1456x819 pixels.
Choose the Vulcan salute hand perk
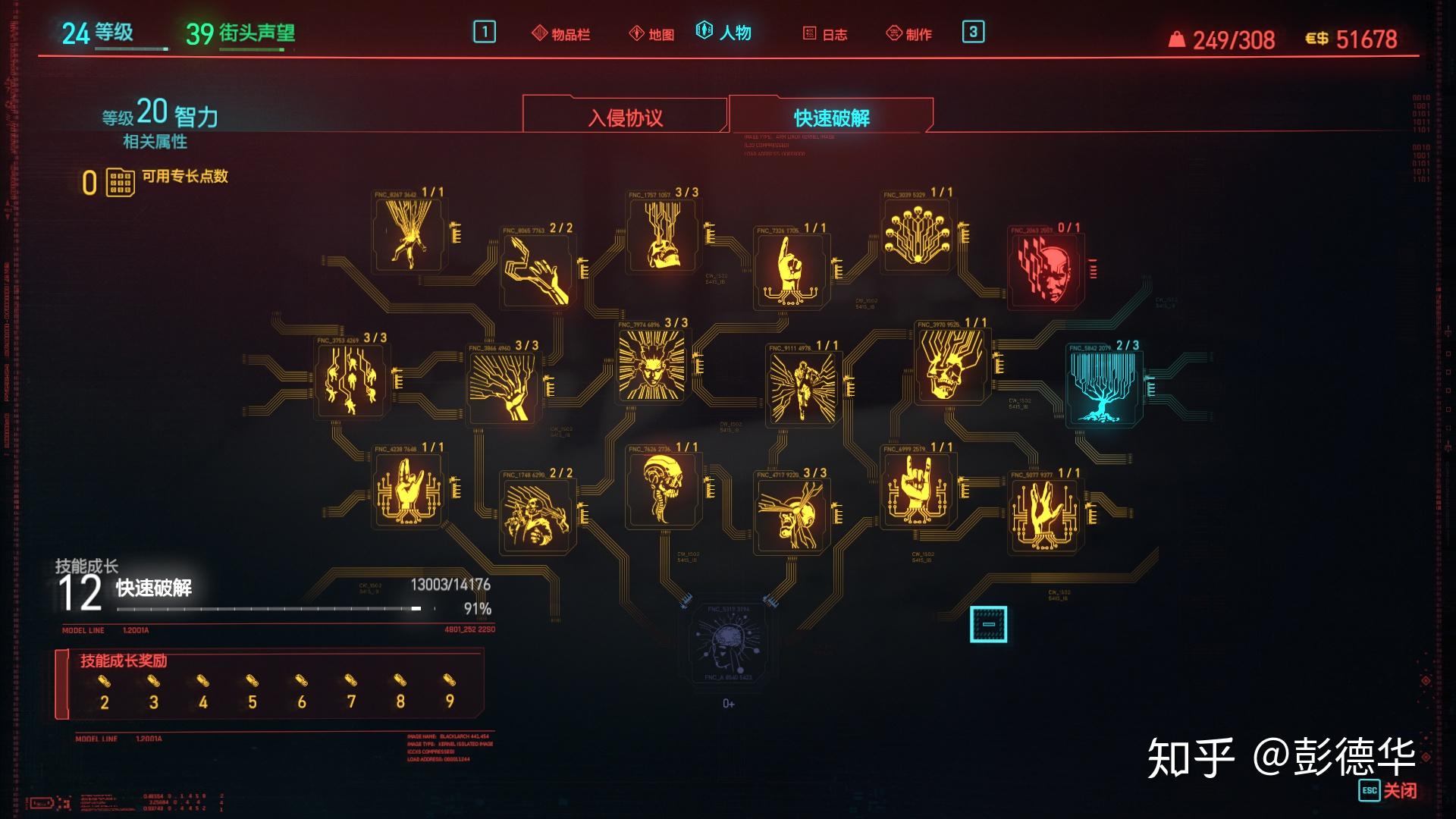click(x=1045, y=513)
